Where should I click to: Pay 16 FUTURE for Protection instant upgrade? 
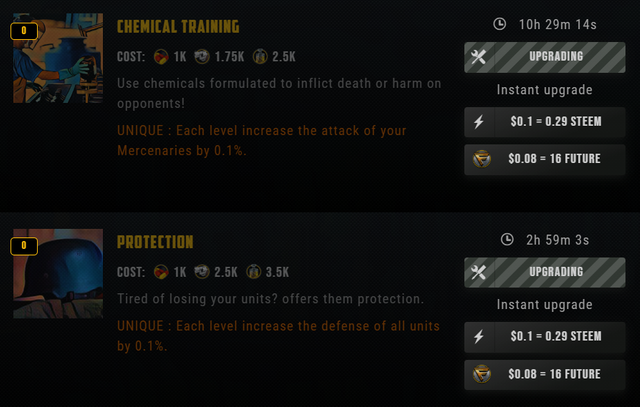pyautogui.click(x=544, y=374)
